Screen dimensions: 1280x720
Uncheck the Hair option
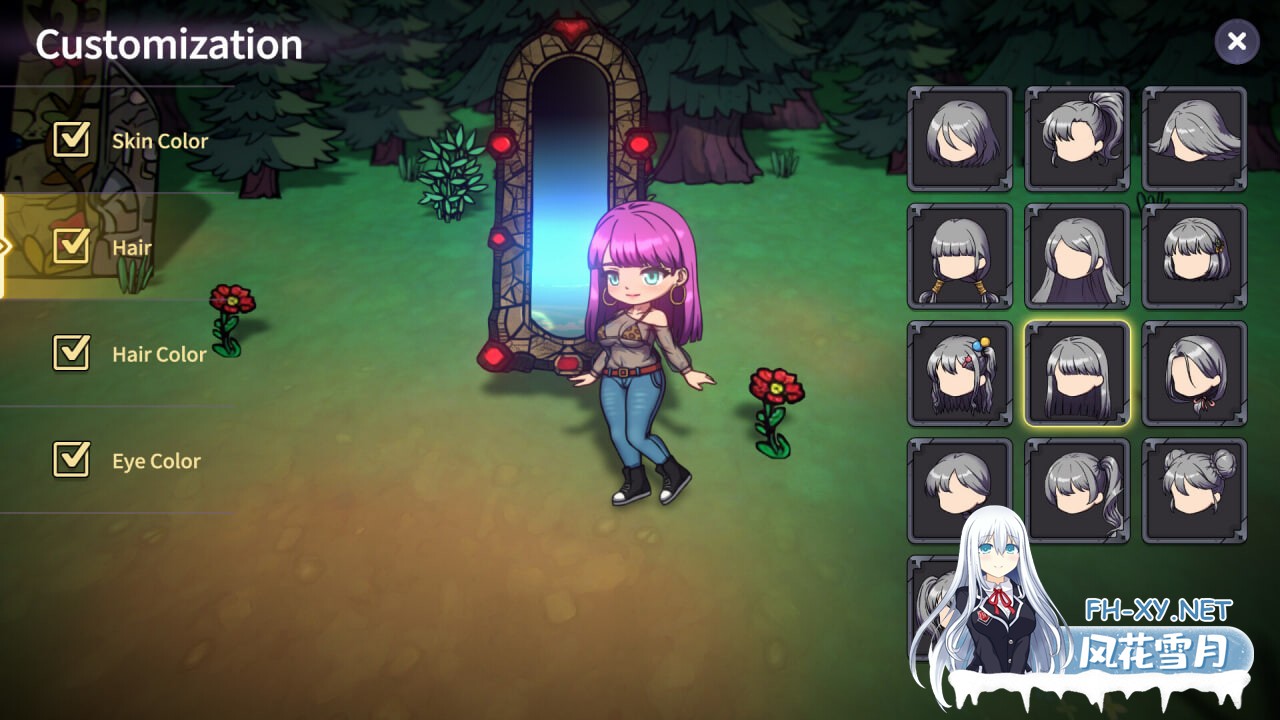pos(70,246)
